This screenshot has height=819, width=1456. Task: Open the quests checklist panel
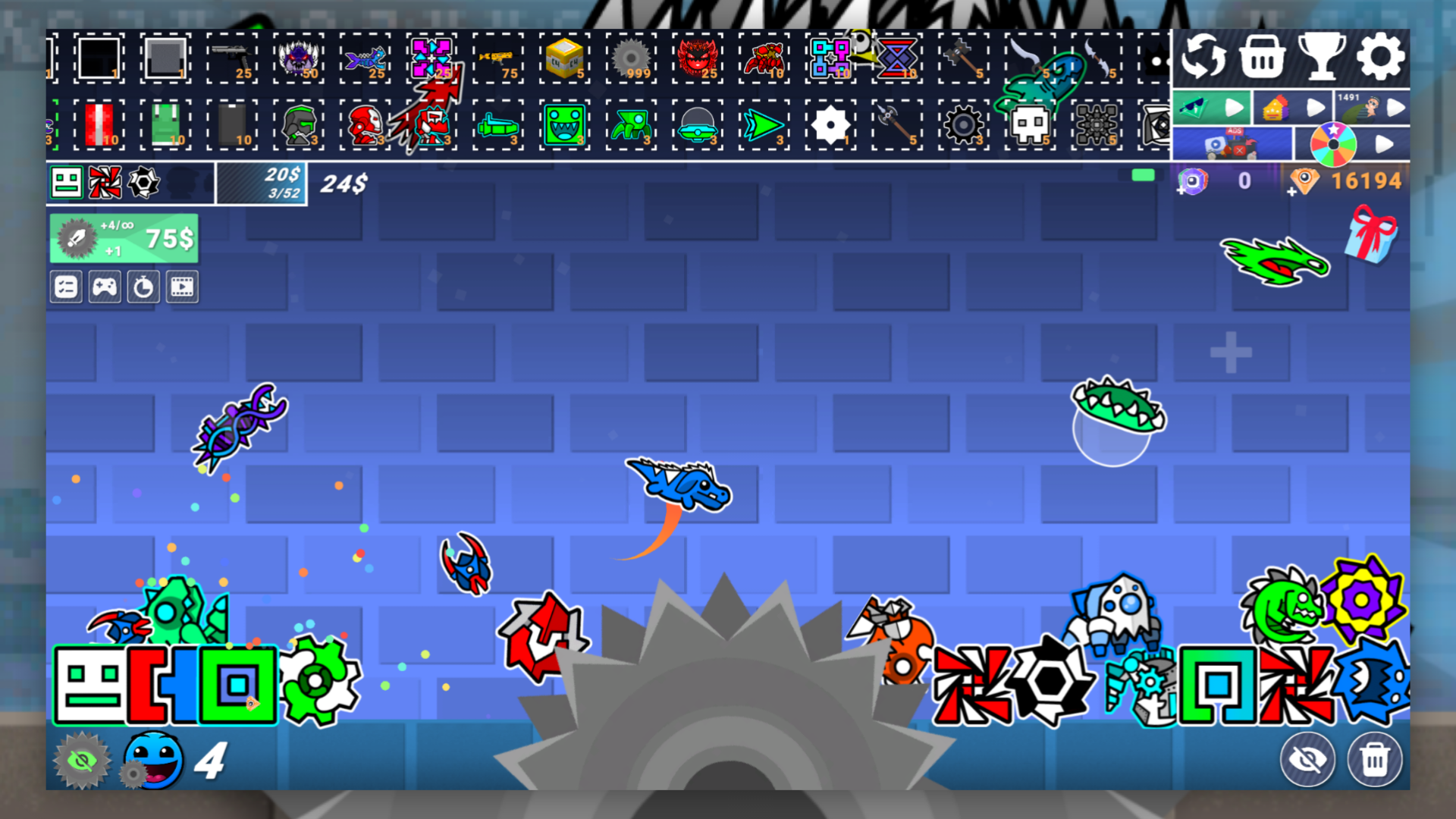click(66, 287)
